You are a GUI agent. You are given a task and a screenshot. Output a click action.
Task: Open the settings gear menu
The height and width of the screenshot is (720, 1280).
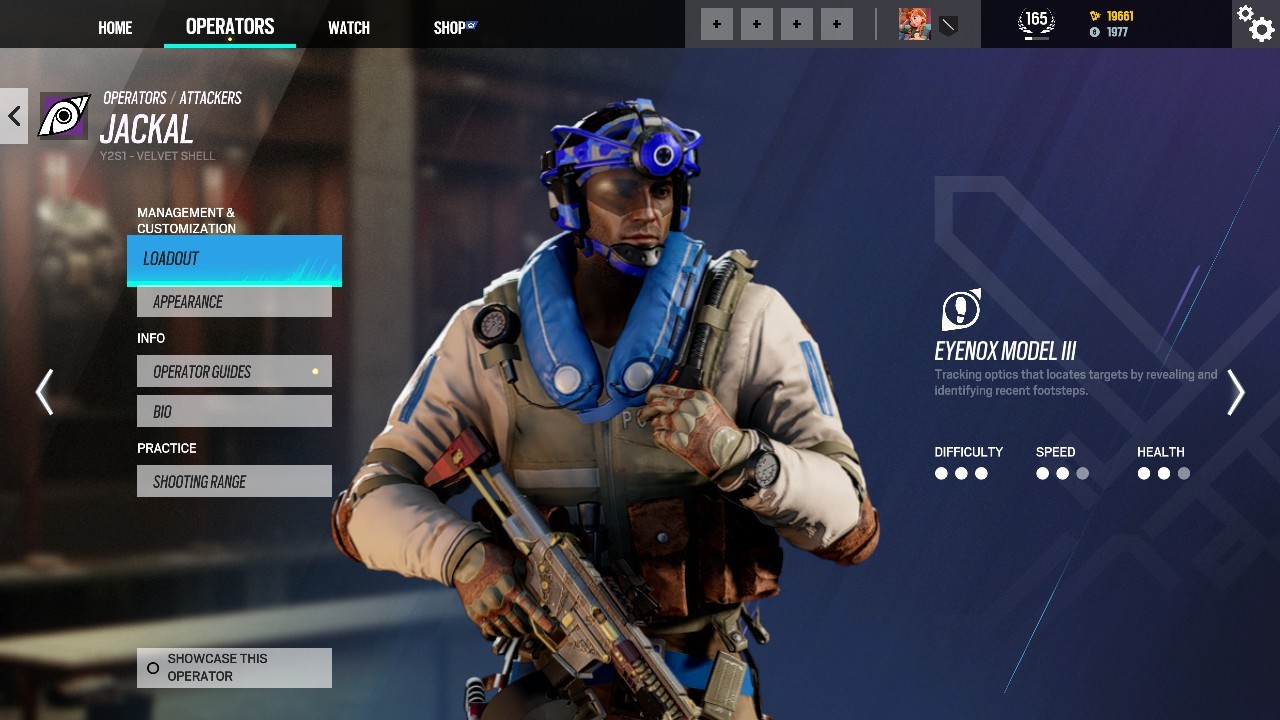coord(1255,24)
